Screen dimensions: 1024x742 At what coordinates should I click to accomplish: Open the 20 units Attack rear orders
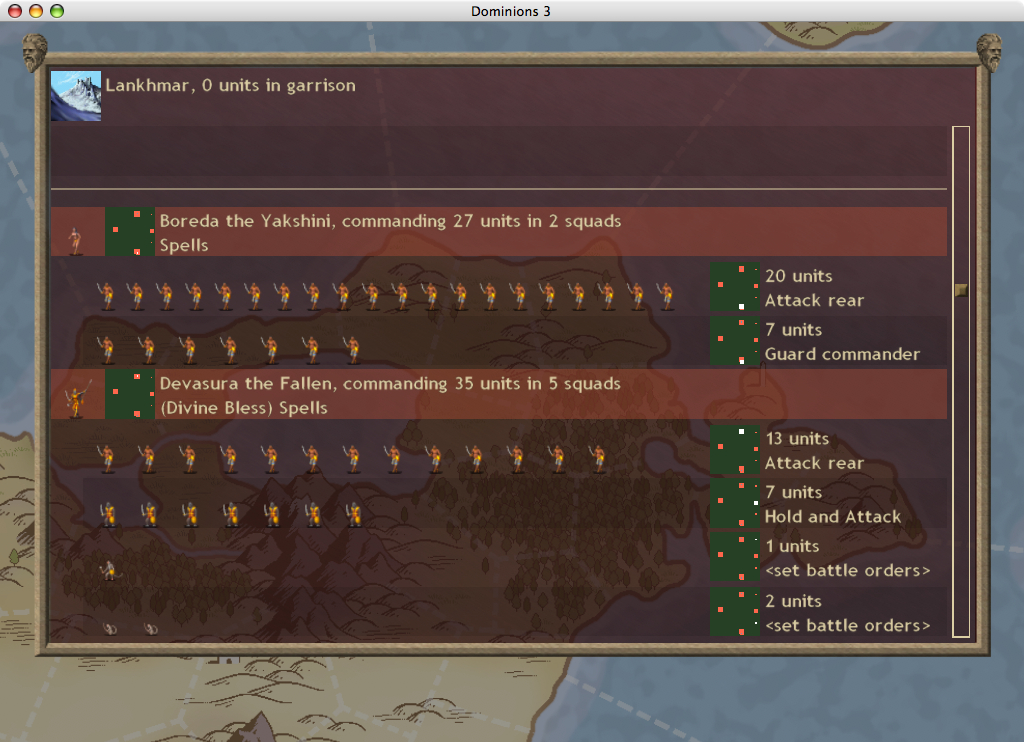point(813,300)
